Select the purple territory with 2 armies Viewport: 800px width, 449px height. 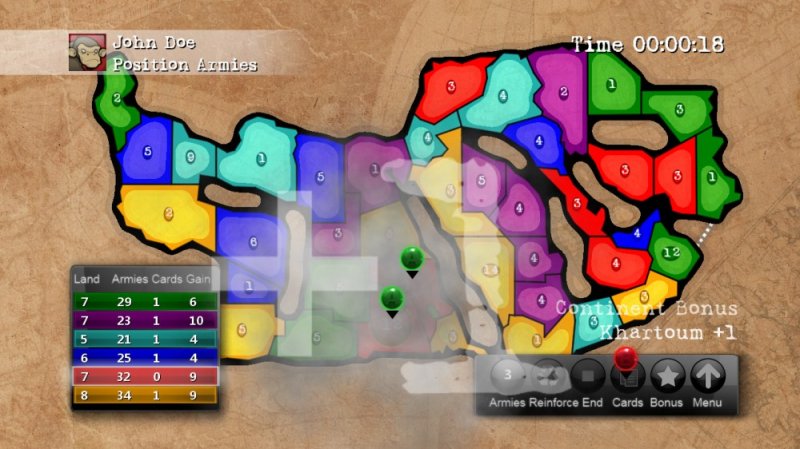pyautogui.click(x=563, y=92)
